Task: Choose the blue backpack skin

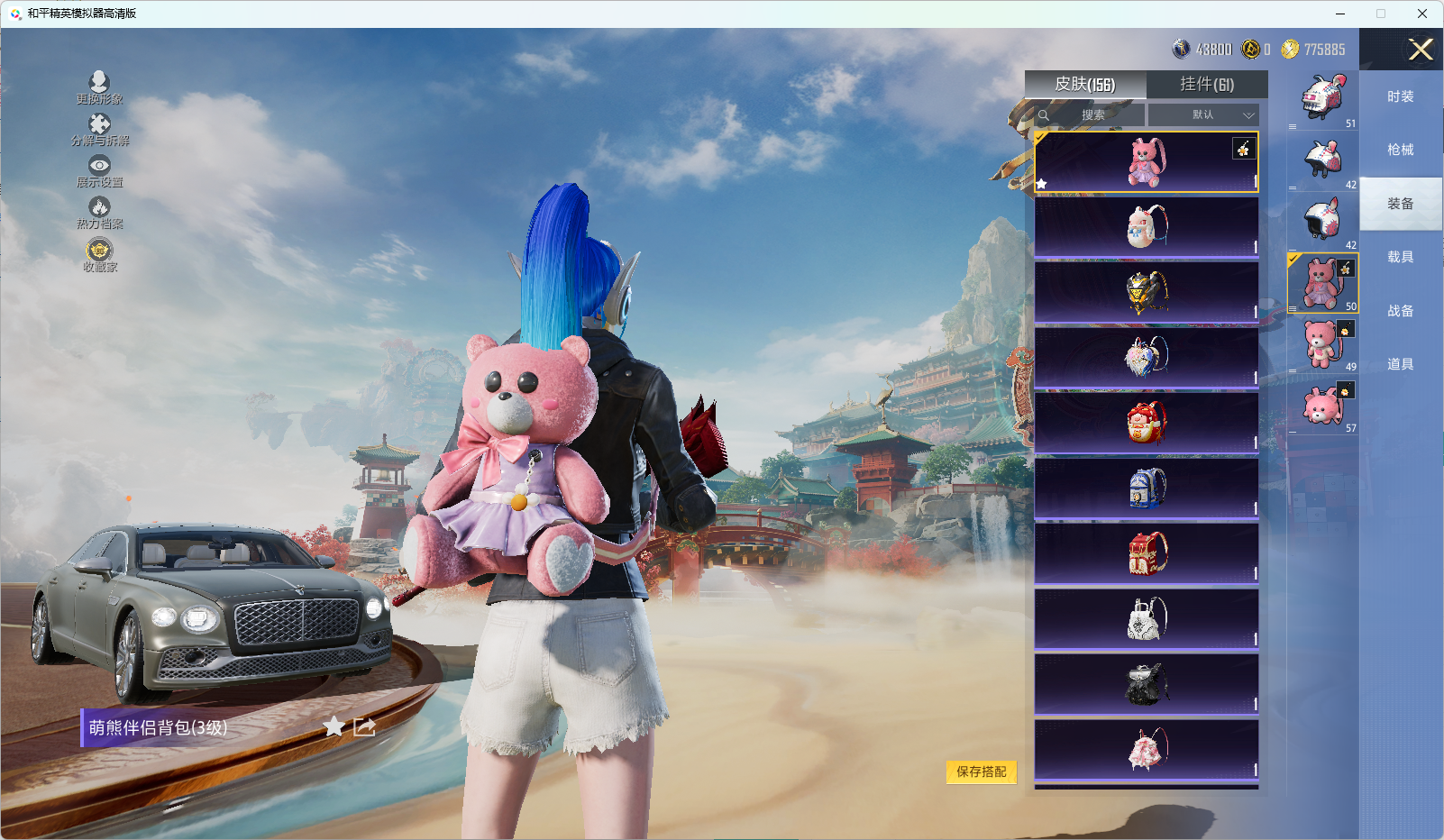Action: pyautogui.click(x=1147, y=488)
